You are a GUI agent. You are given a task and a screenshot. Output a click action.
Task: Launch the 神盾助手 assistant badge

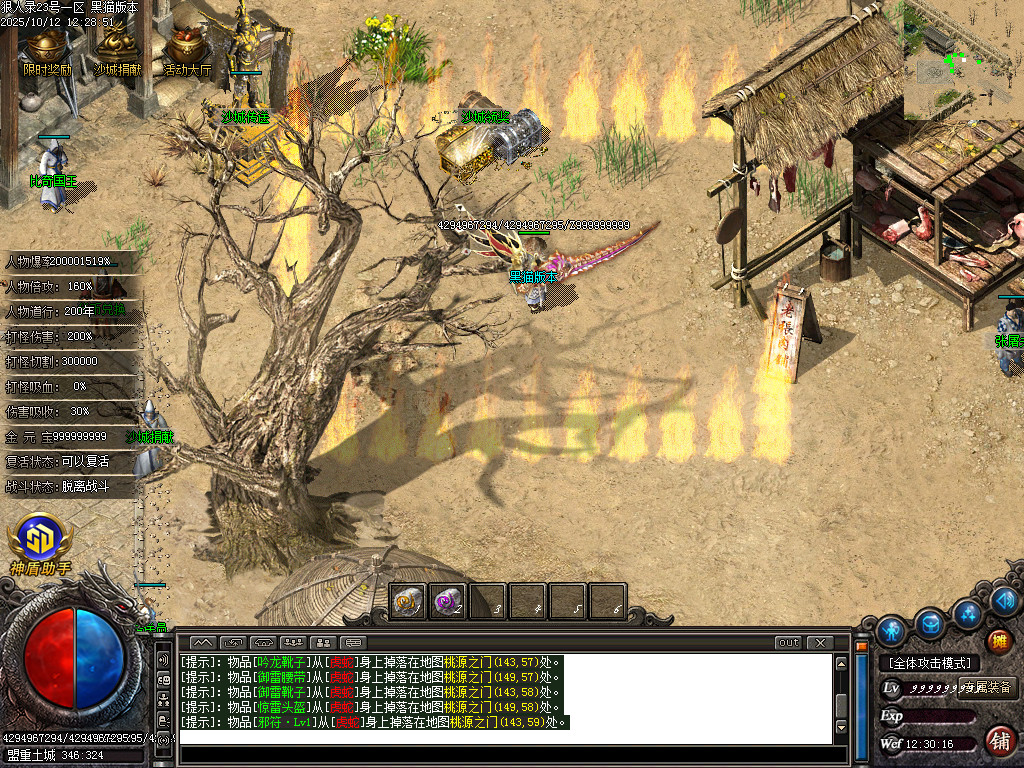coord(41,543)
